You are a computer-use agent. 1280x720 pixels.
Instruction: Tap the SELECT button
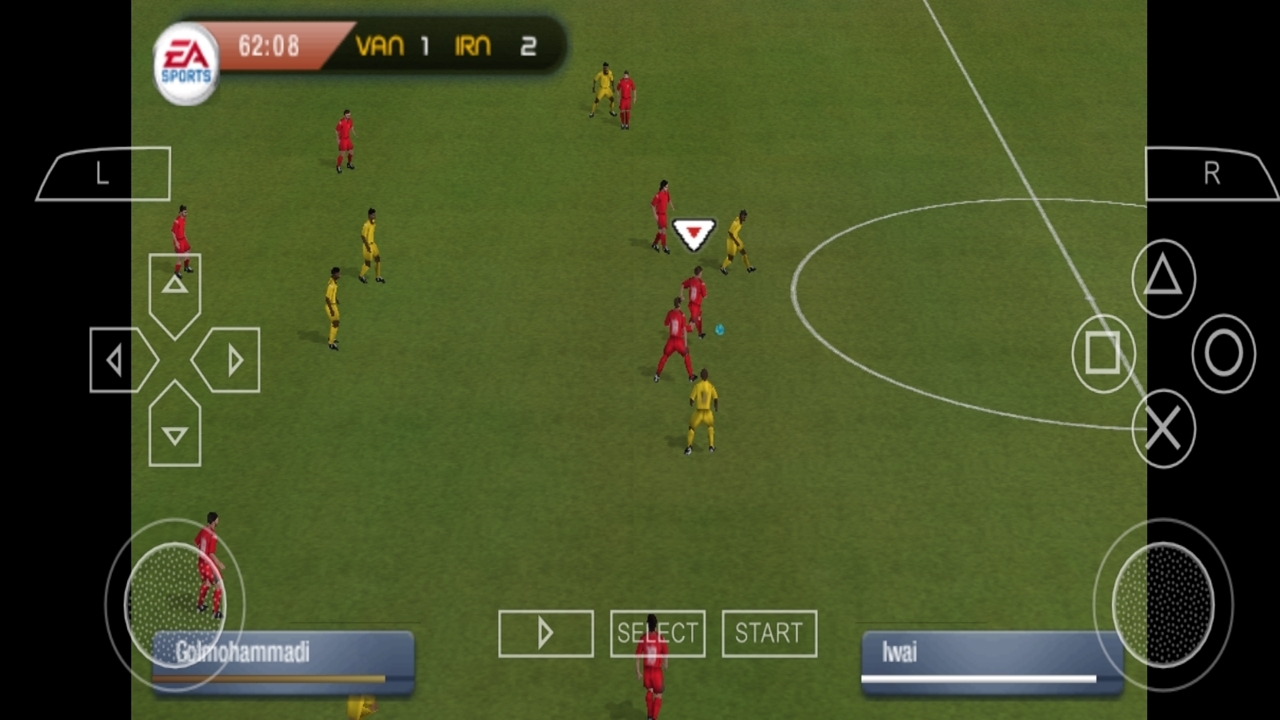click(657, 633)
